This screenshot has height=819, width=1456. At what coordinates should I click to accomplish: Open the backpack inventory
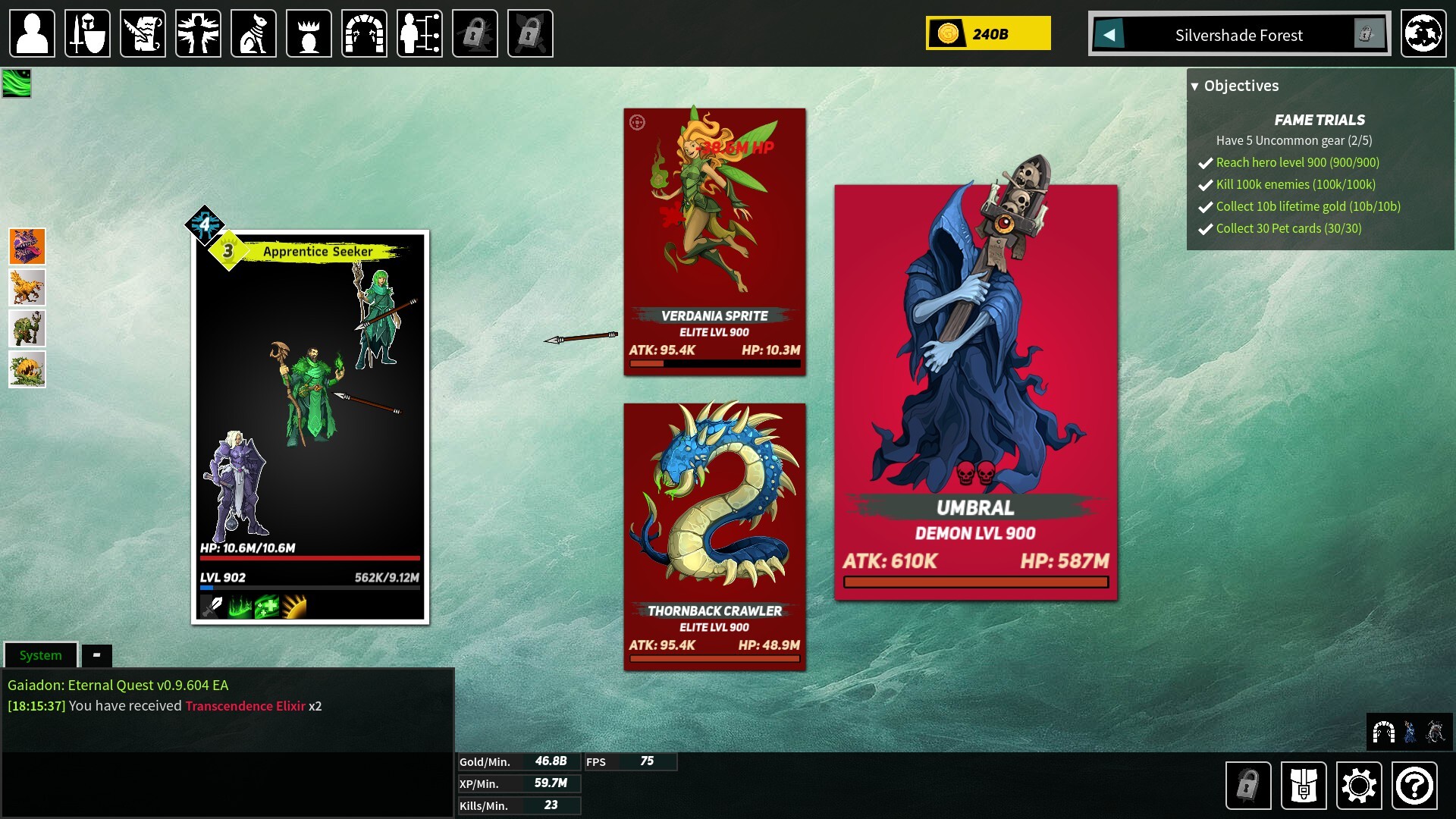(x=1304, y=786)
